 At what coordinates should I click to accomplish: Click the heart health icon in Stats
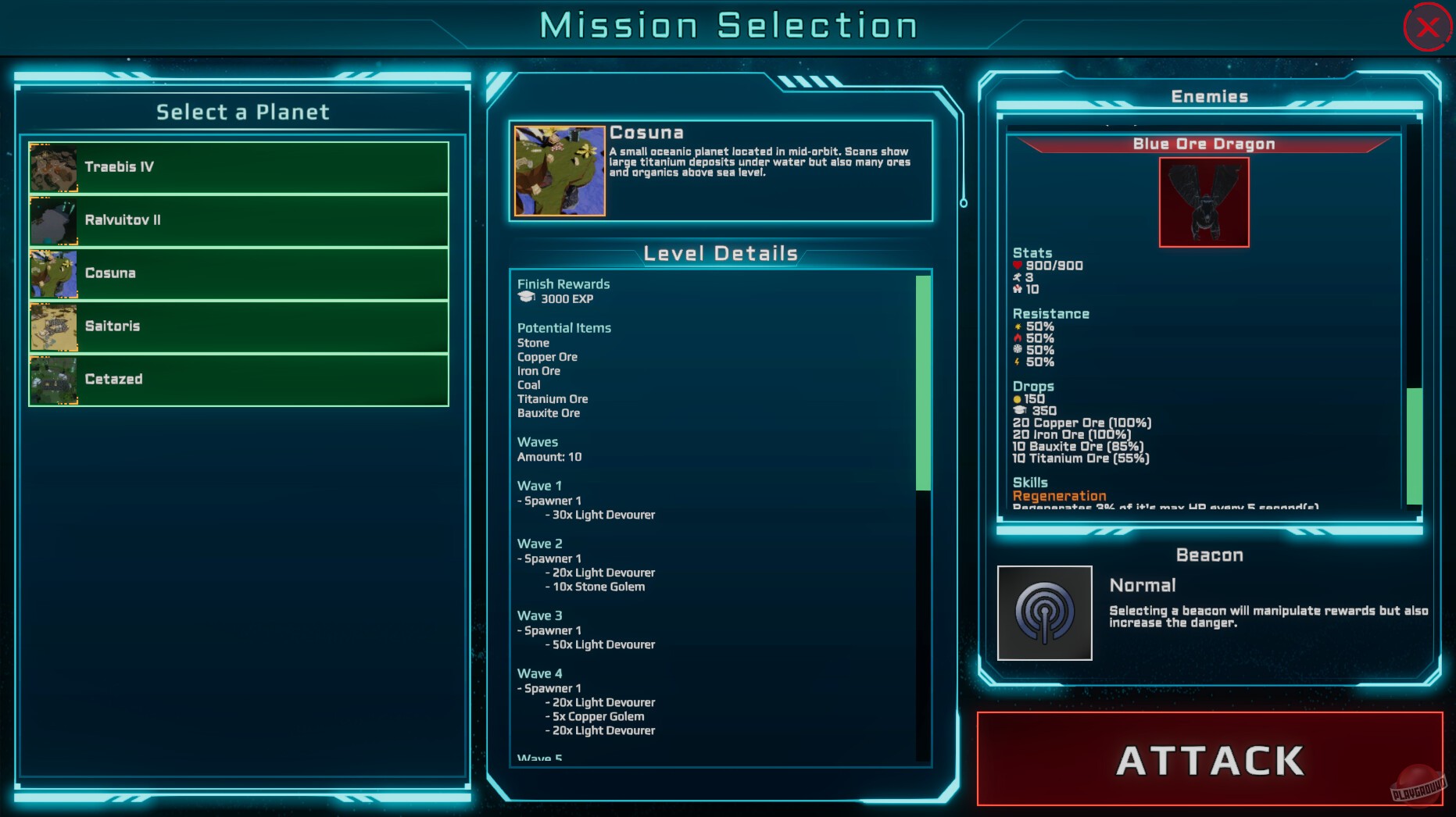(1018, 266)
